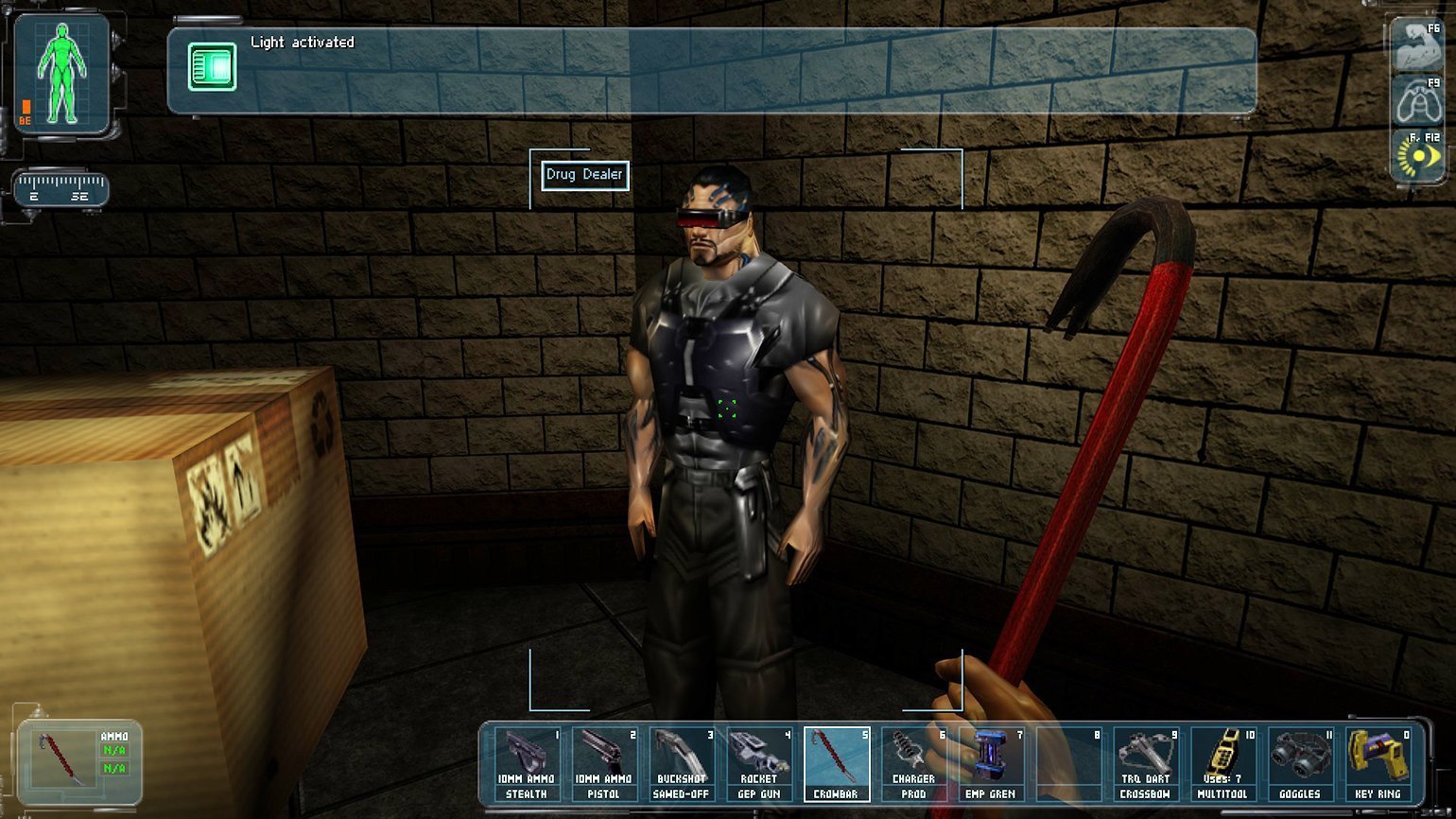Click the green body health display

pos(62,74)
